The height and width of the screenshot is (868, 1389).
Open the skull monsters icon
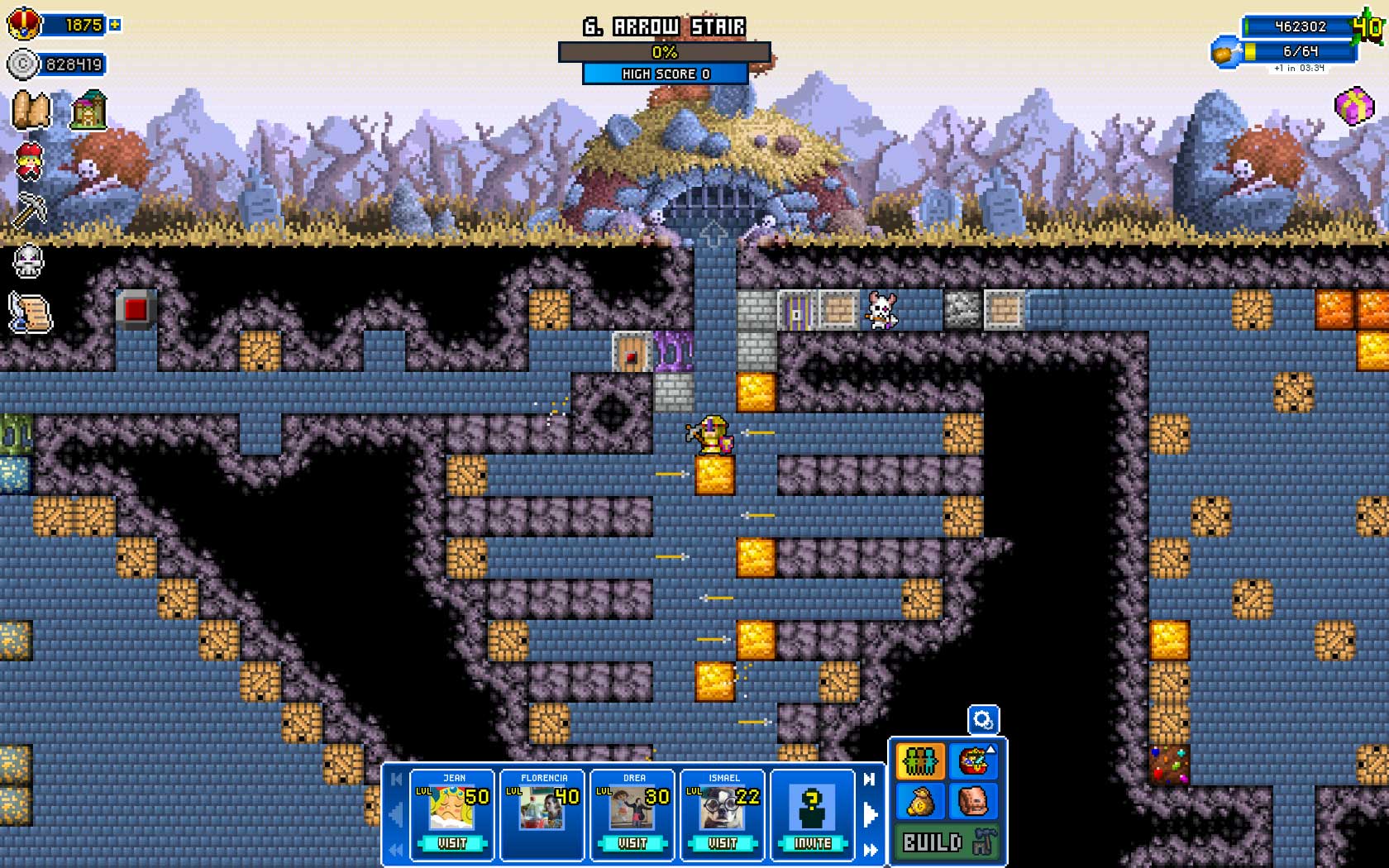29,262
